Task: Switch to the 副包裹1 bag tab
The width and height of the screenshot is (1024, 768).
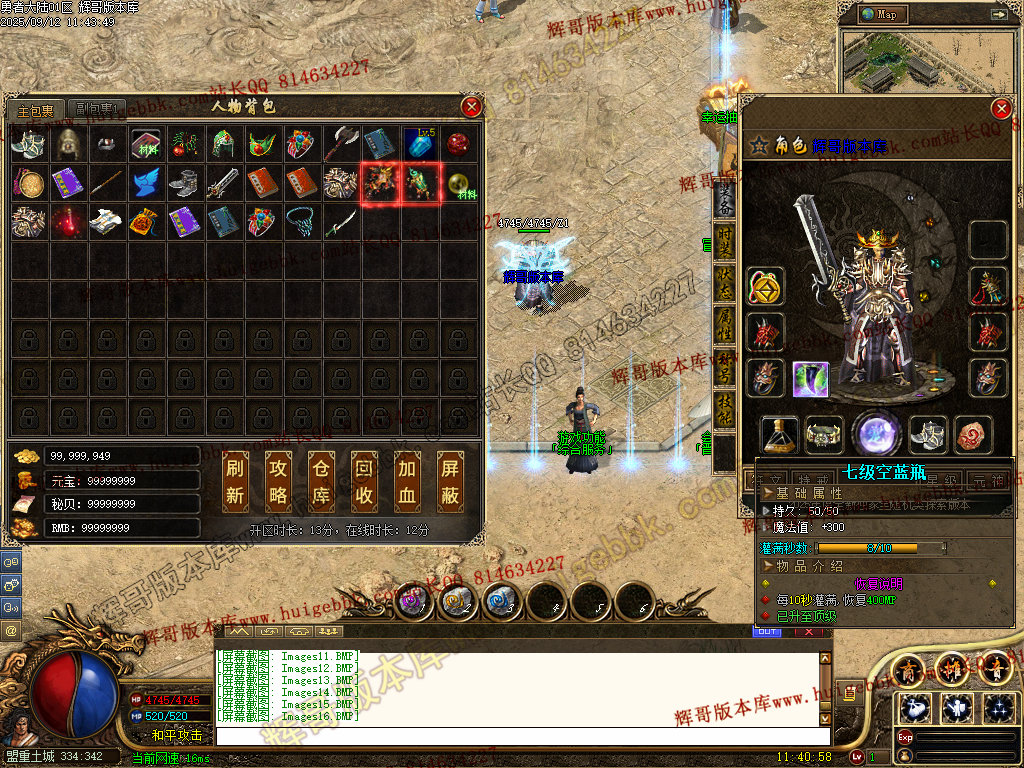Action: [99, 109]
